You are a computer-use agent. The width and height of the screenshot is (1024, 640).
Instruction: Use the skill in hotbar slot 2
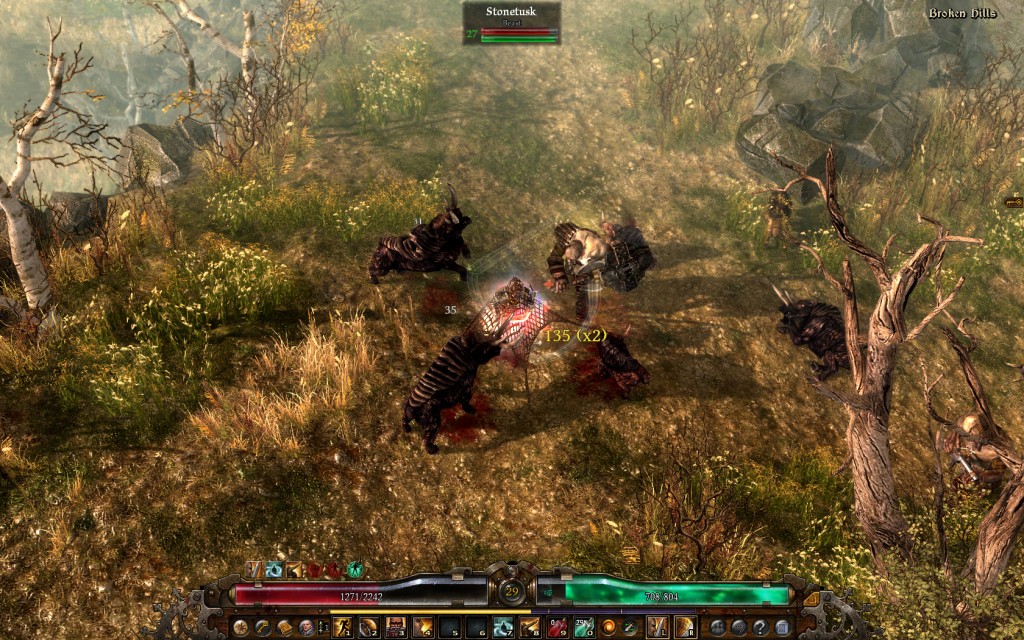[368, 627]
